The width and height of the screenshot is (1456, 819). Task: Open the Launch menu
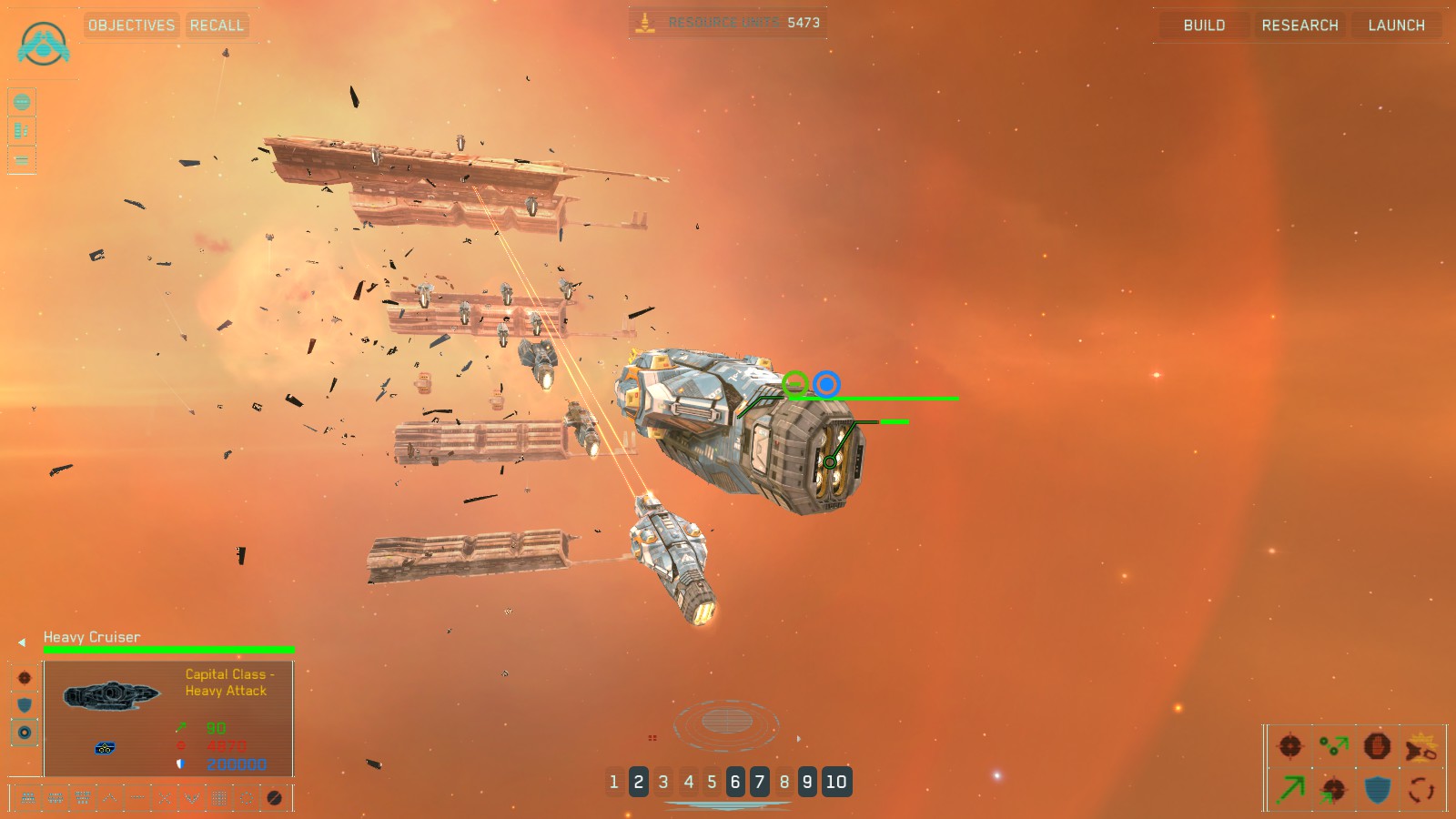[x=1396, y=25]
